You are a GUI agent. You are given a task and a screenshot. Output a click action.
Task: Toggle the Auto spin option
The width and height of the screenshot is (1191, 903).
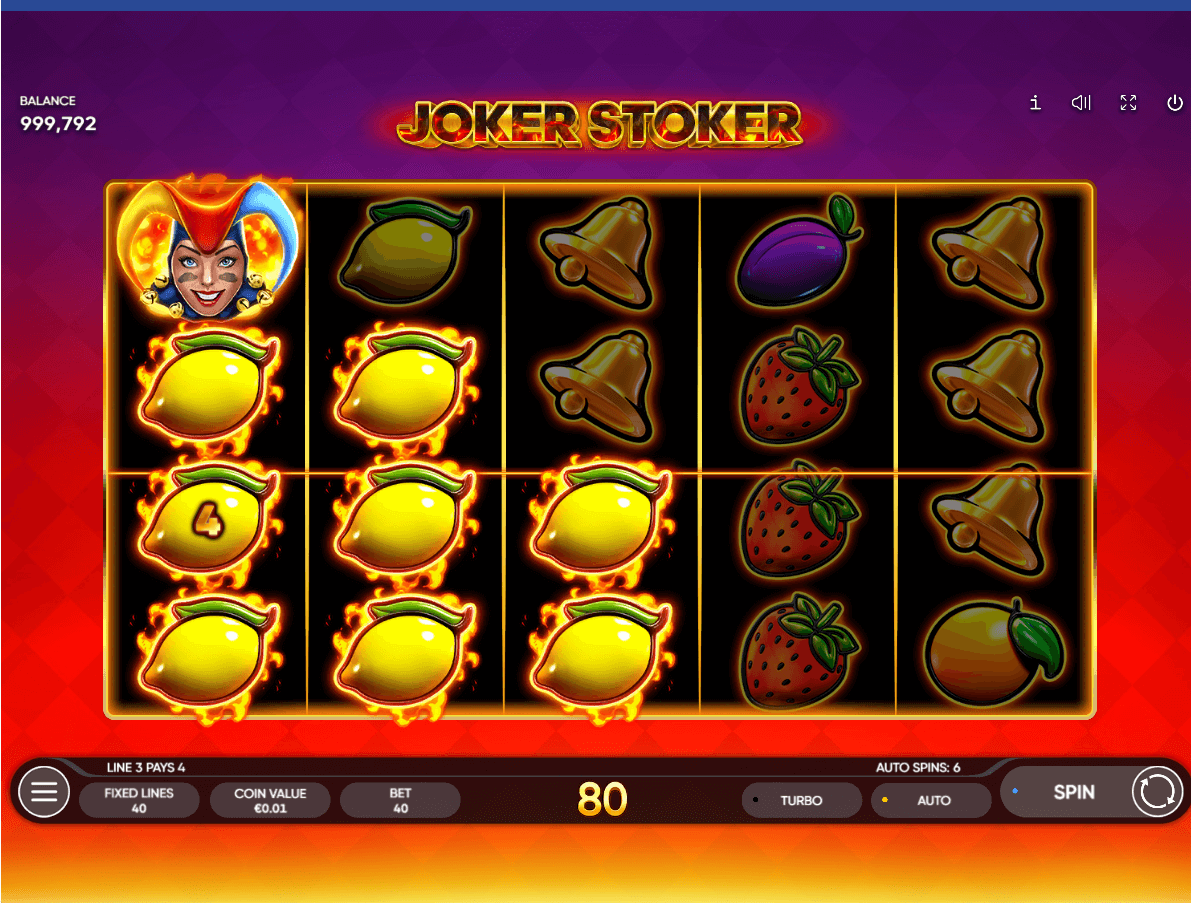click(x=931, y=800)
